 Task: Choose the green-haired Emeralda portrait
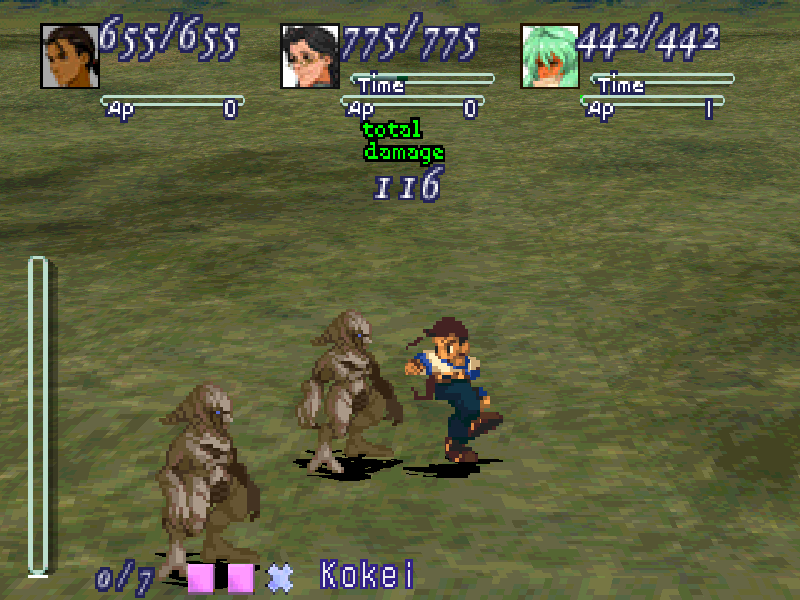[x=550, y=55]
